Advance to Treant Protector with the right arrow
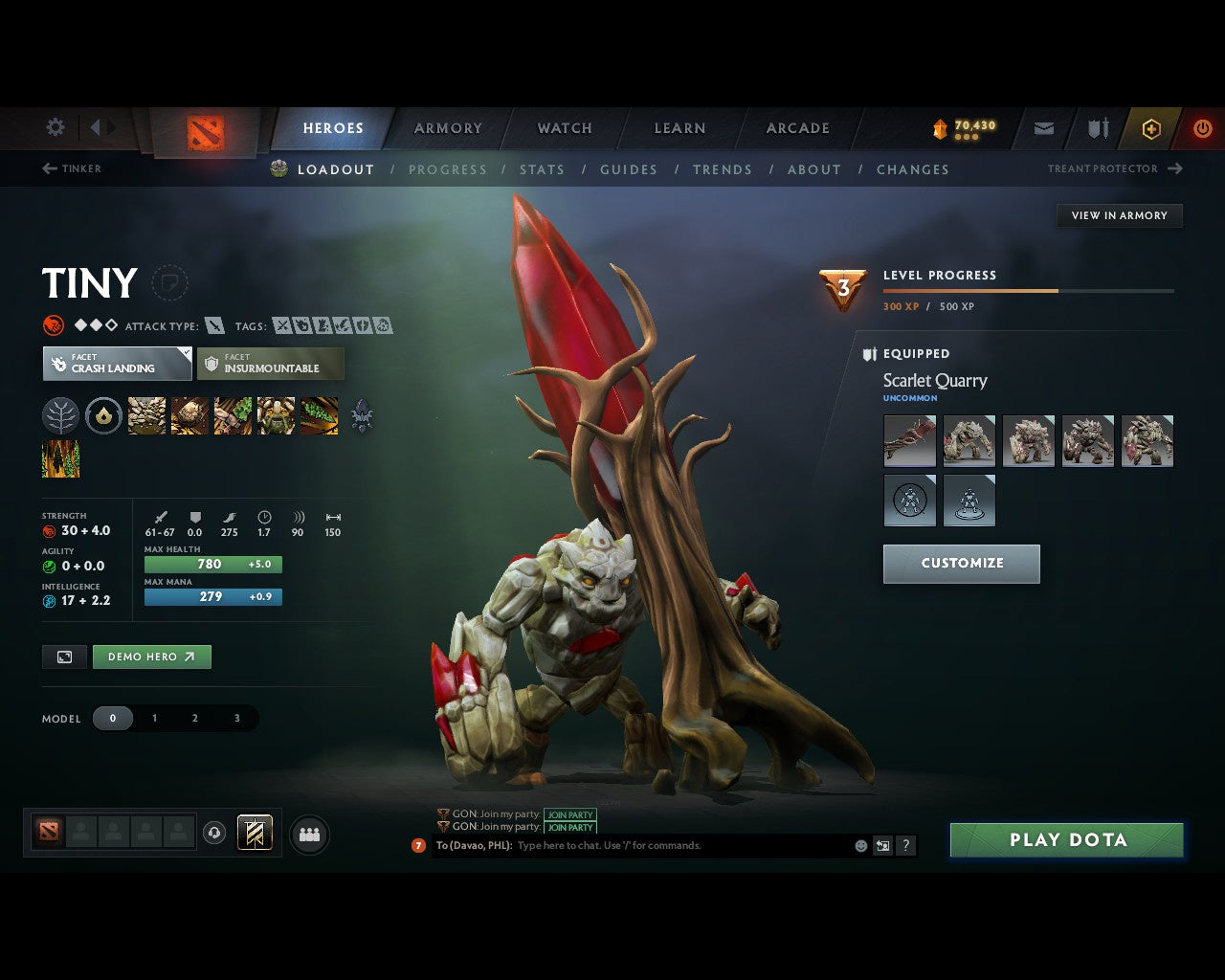 tap(1175, 168)
